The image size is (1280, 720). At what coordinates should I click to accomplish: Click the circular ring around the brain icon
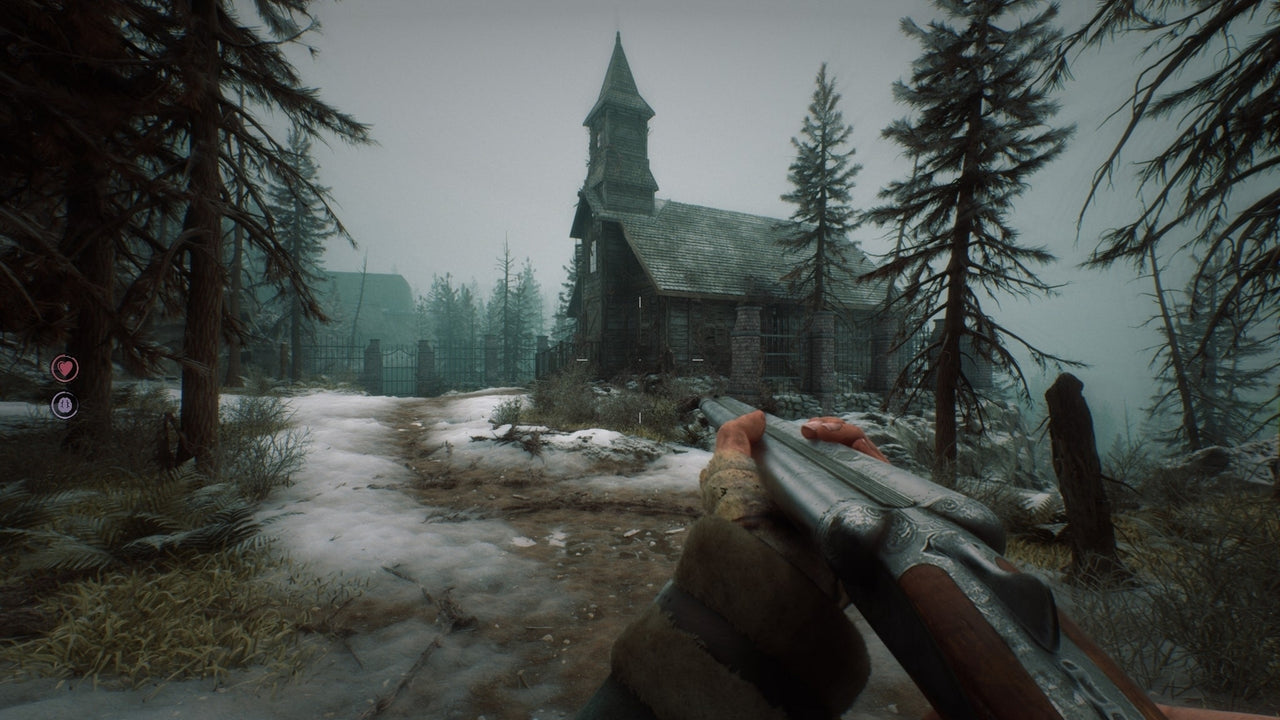coord(54,404)
